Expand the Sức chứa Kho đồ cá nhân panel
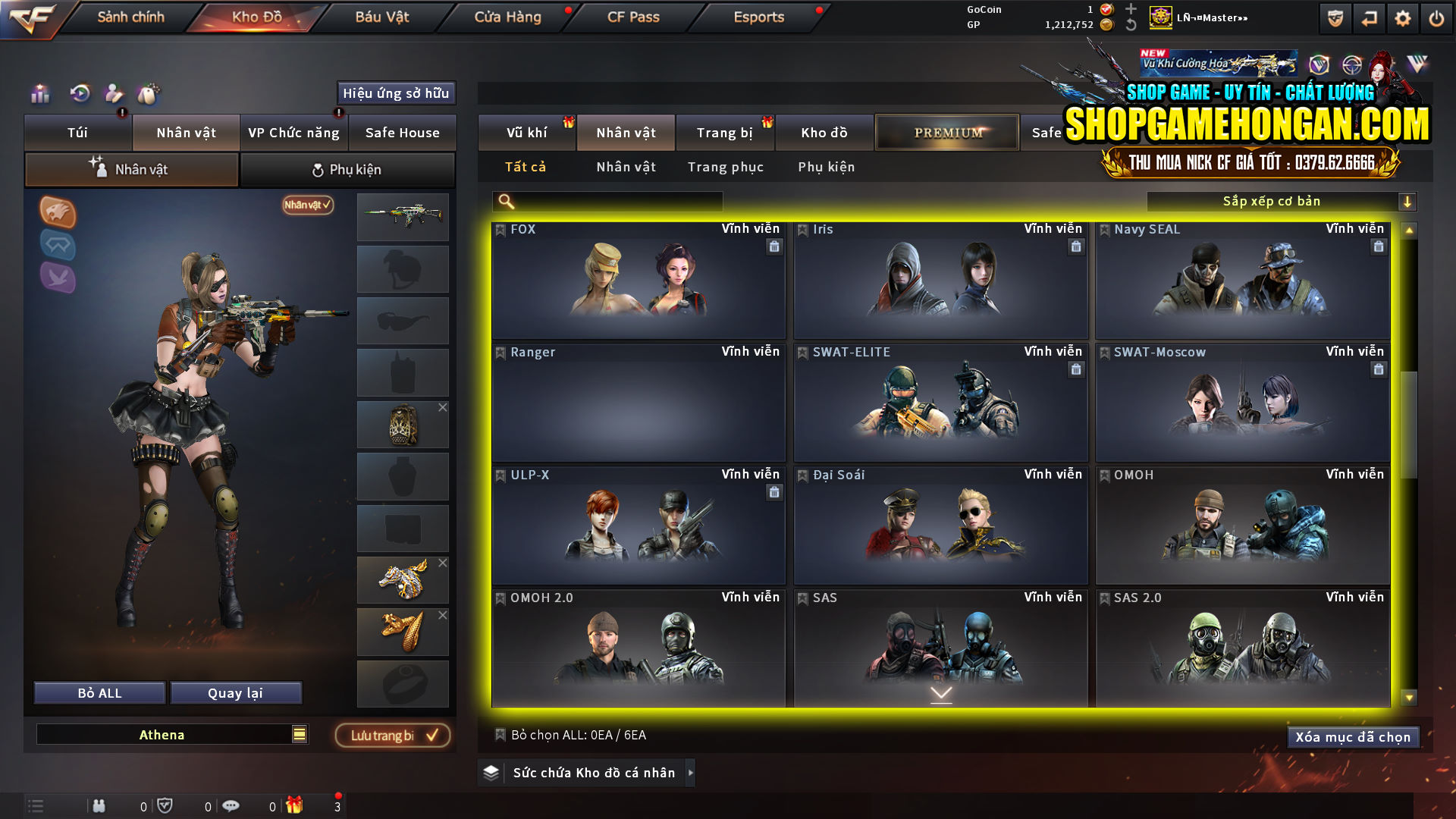The image size is (1456, 819). [690, 773]
